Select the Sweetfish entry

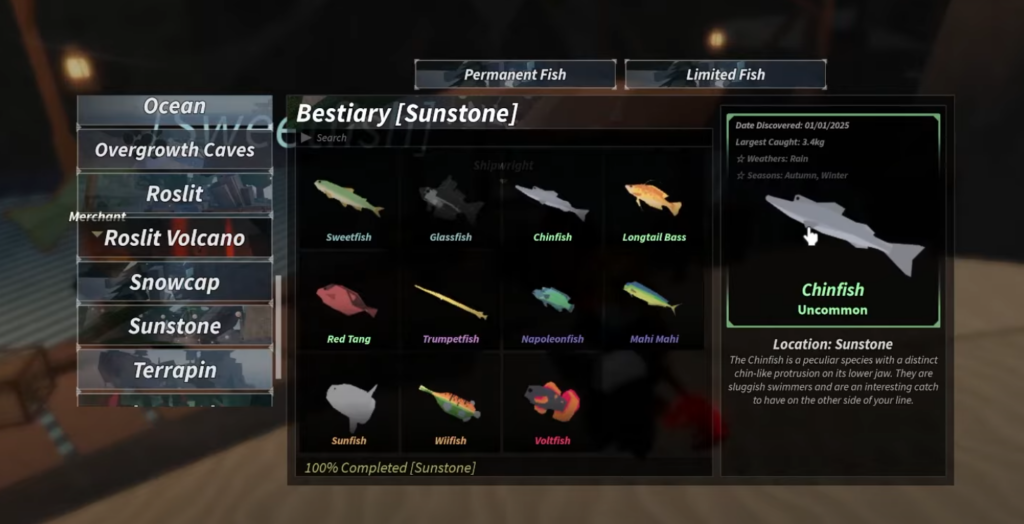[348, 206]
